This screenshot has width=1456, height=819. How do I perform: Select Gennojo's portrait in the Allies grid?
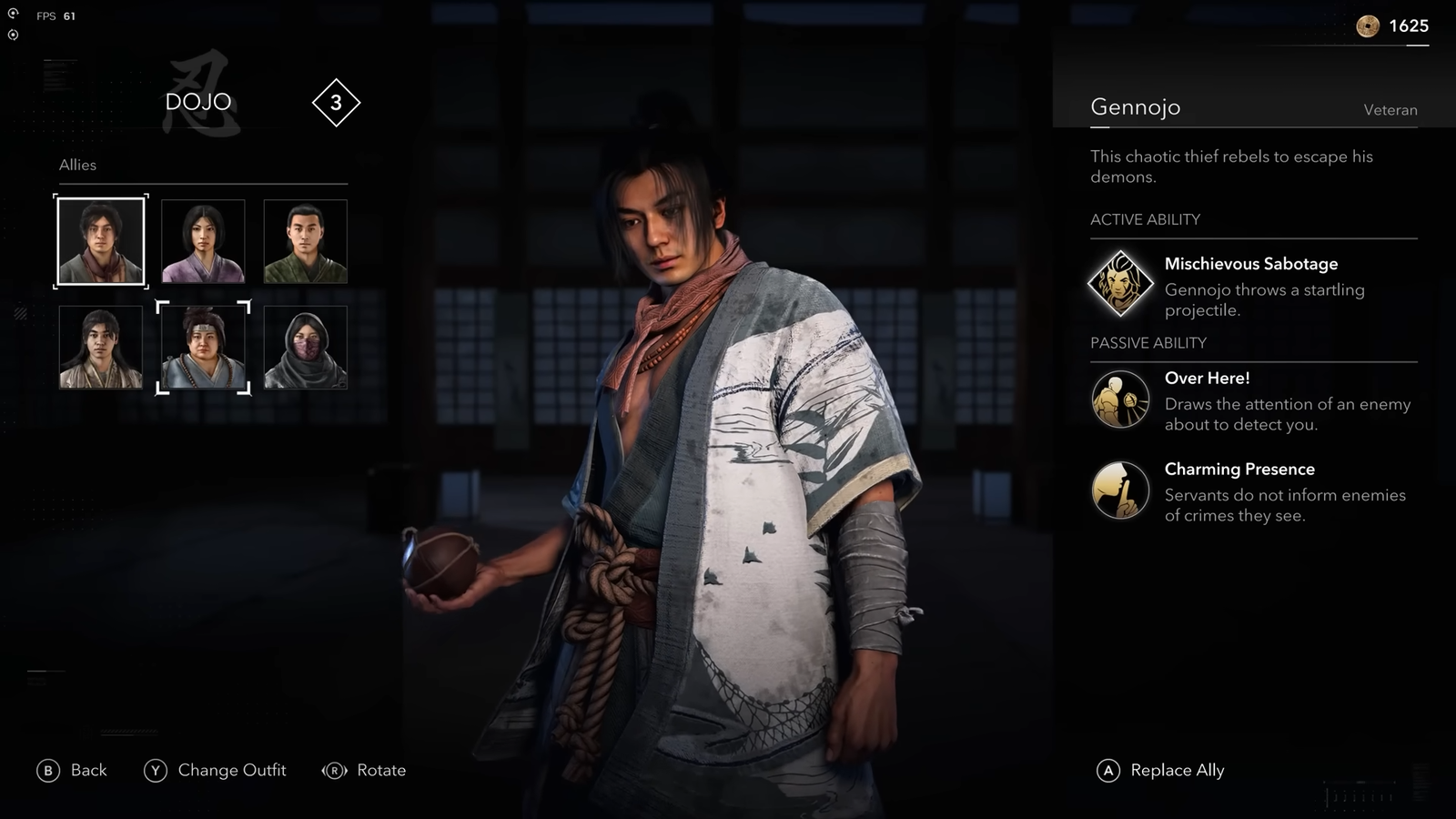(100, 239)
